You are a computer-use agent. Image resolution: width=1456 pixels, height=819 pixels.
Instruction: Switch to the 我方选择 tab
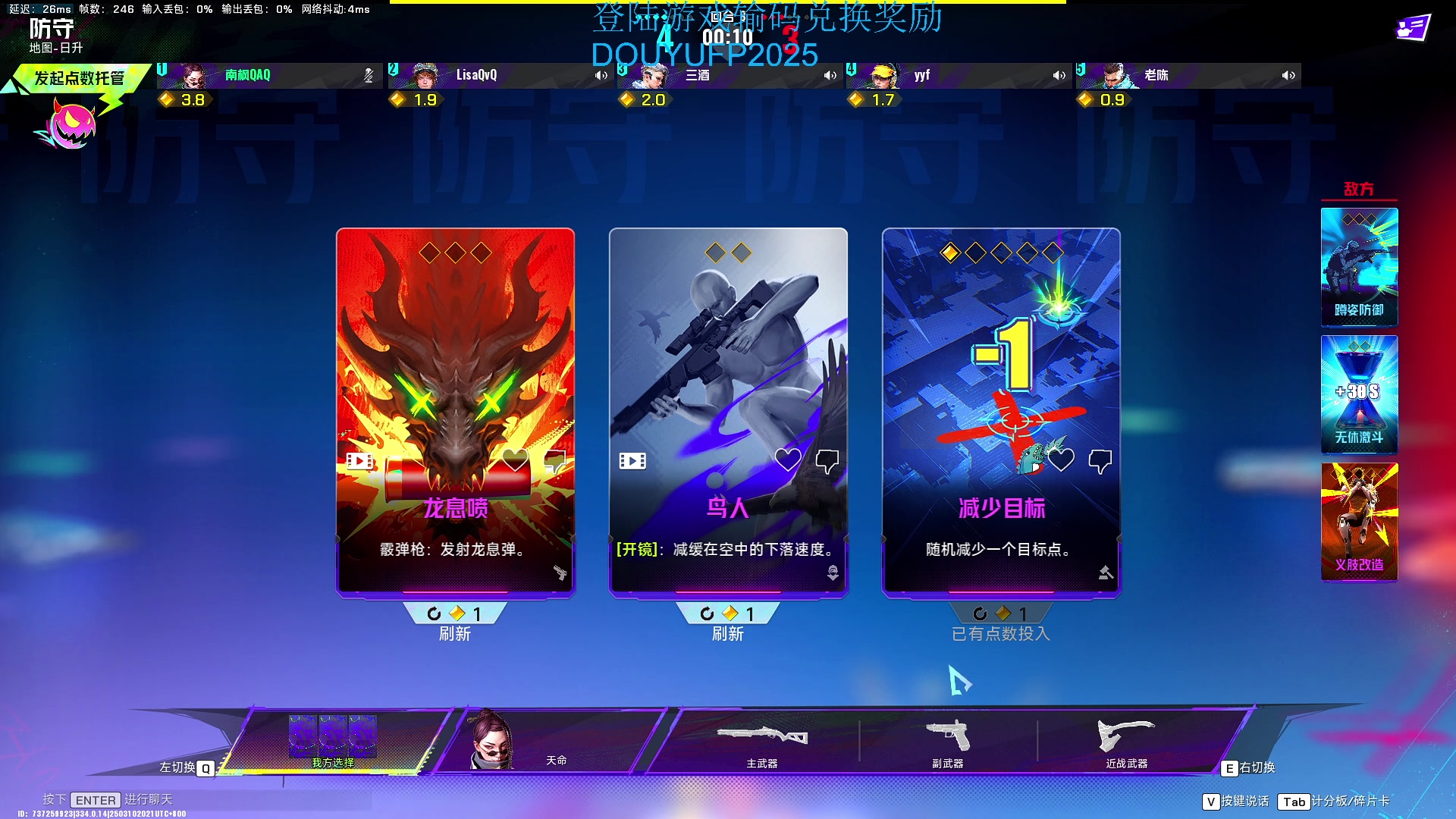(x=334, y=741)
